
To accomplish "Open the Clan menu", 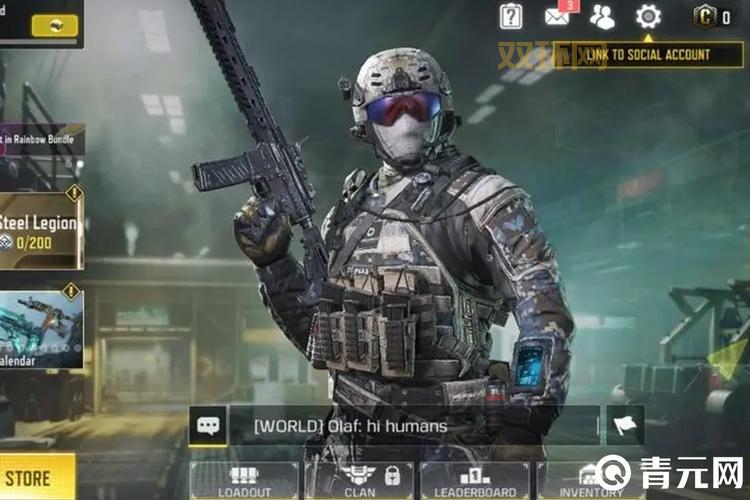I will pos(360,480).
